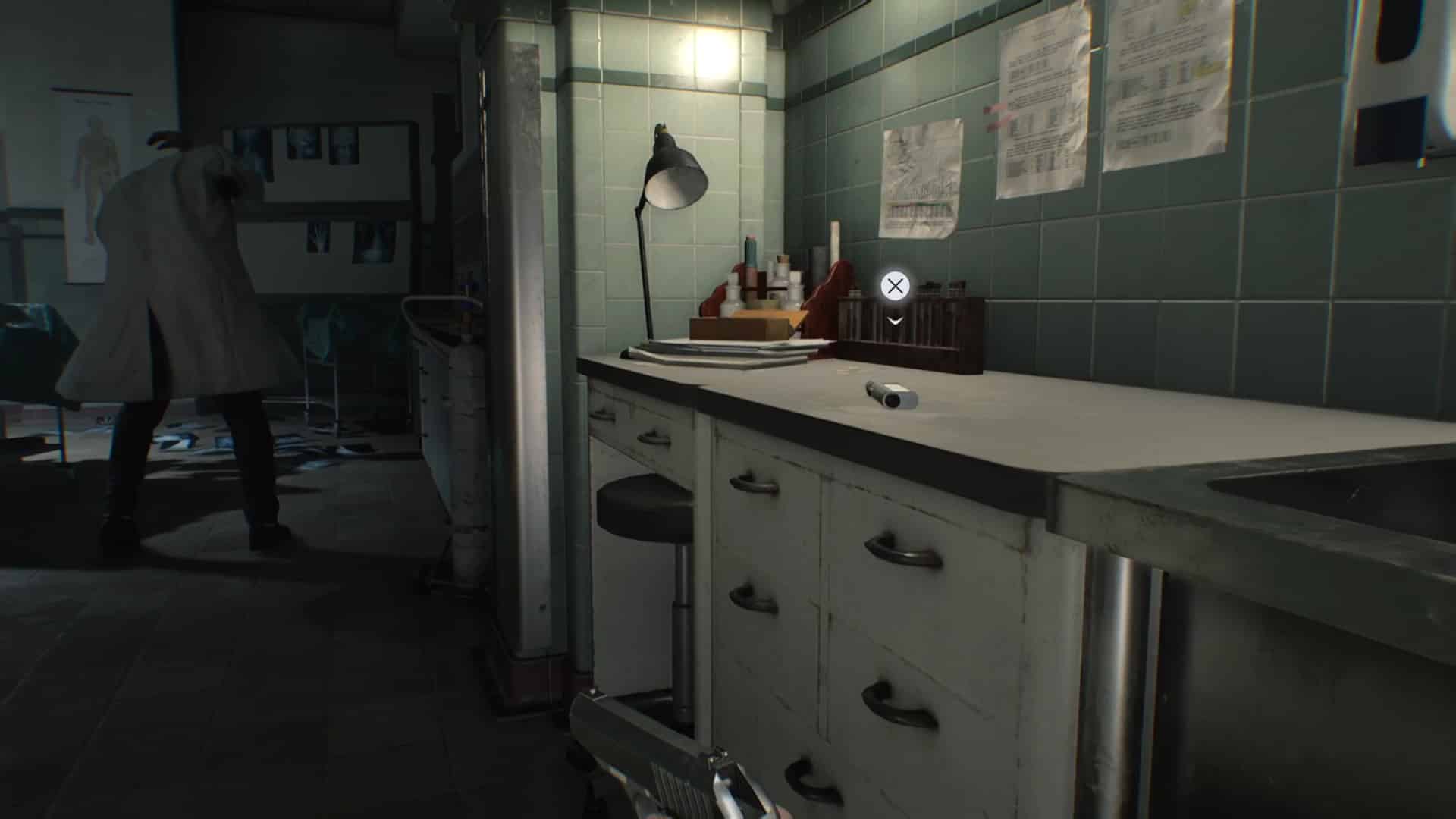Click the X interaction prompt icon
Screen dimensions: 1456x819
click(895, 286)
